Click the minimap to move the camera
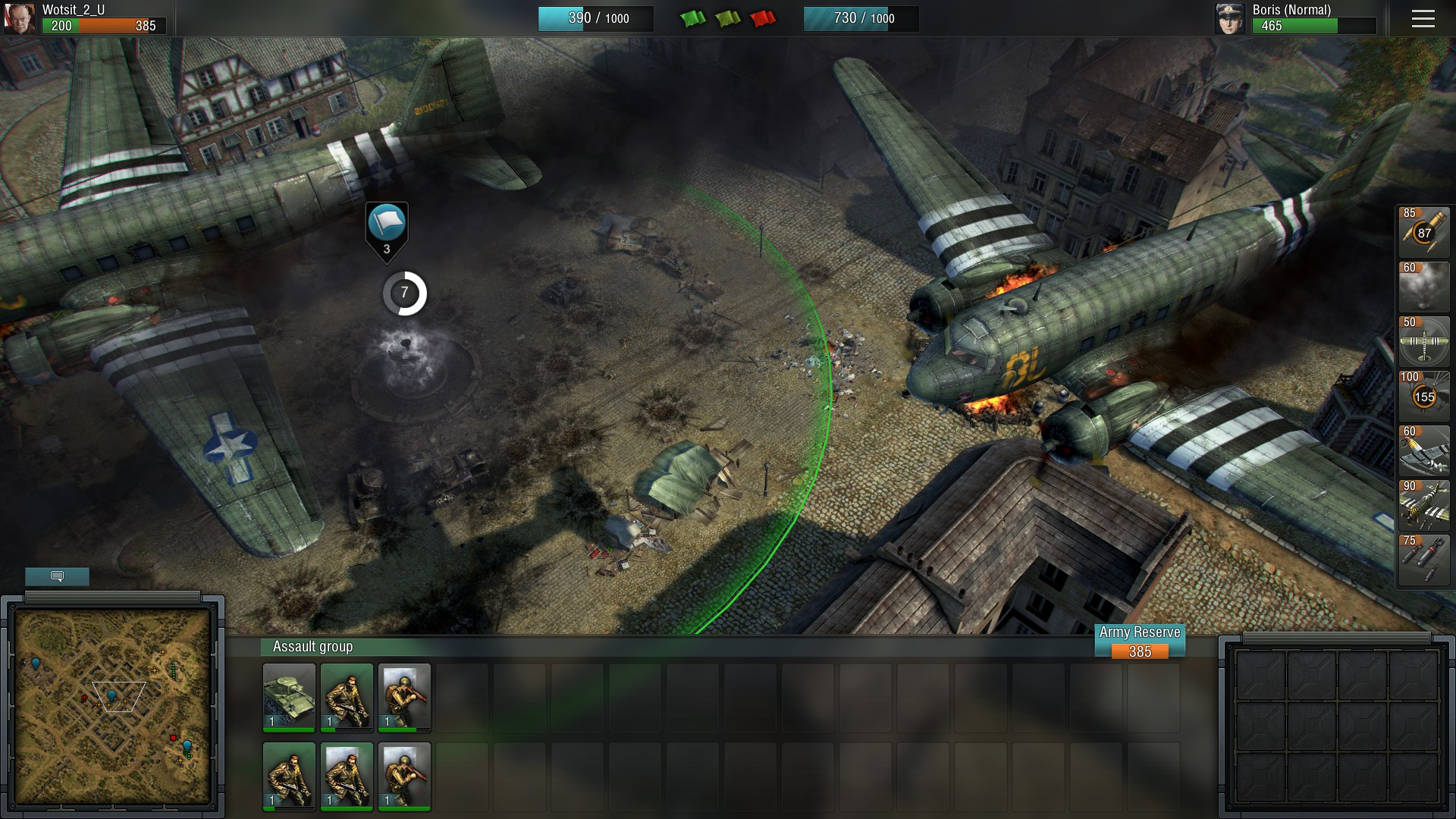The image size is (1456, 819). 113,705
